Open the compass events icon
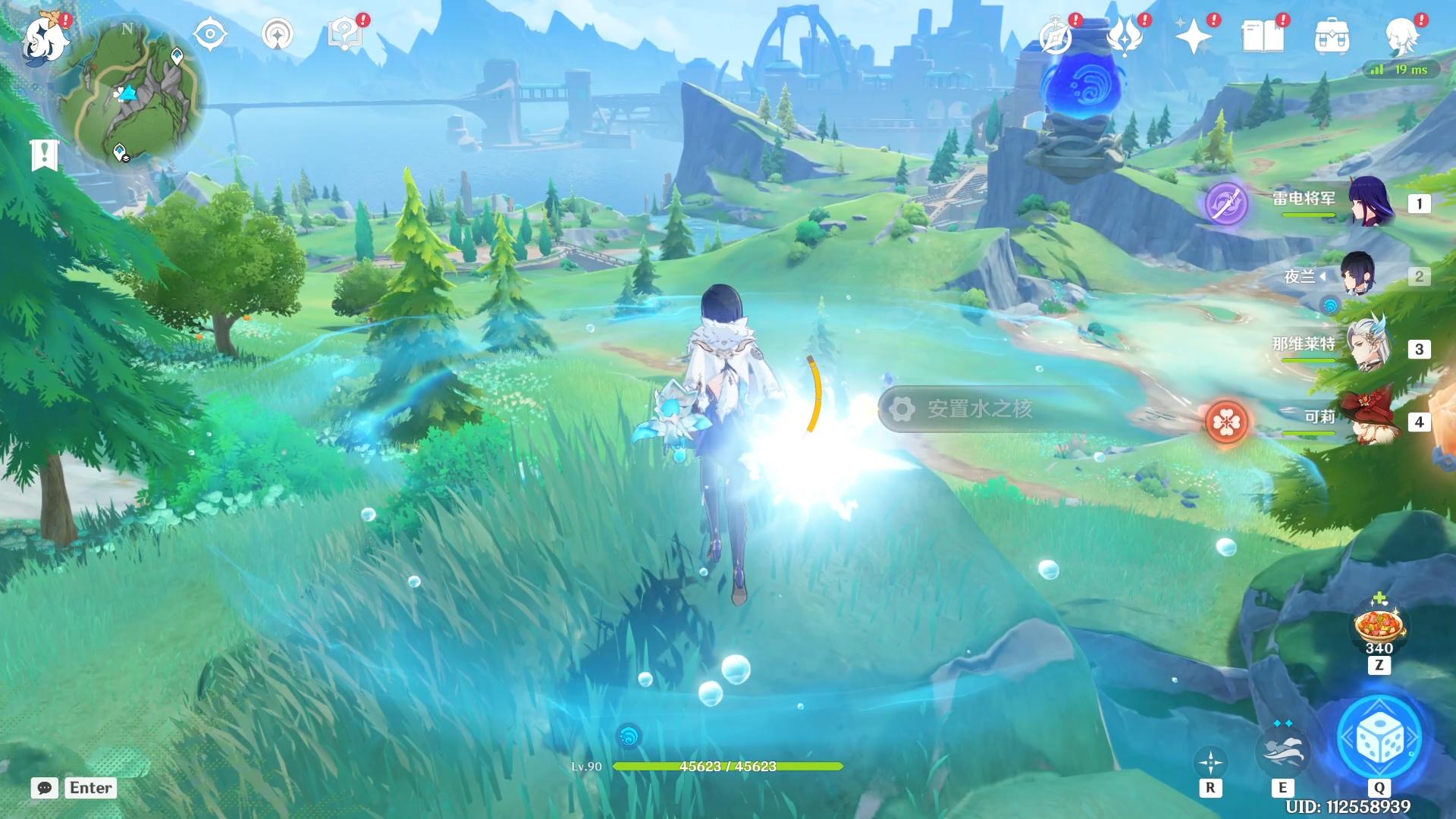The width and height of the screenshot is (1456, 819). [1056, 36]
